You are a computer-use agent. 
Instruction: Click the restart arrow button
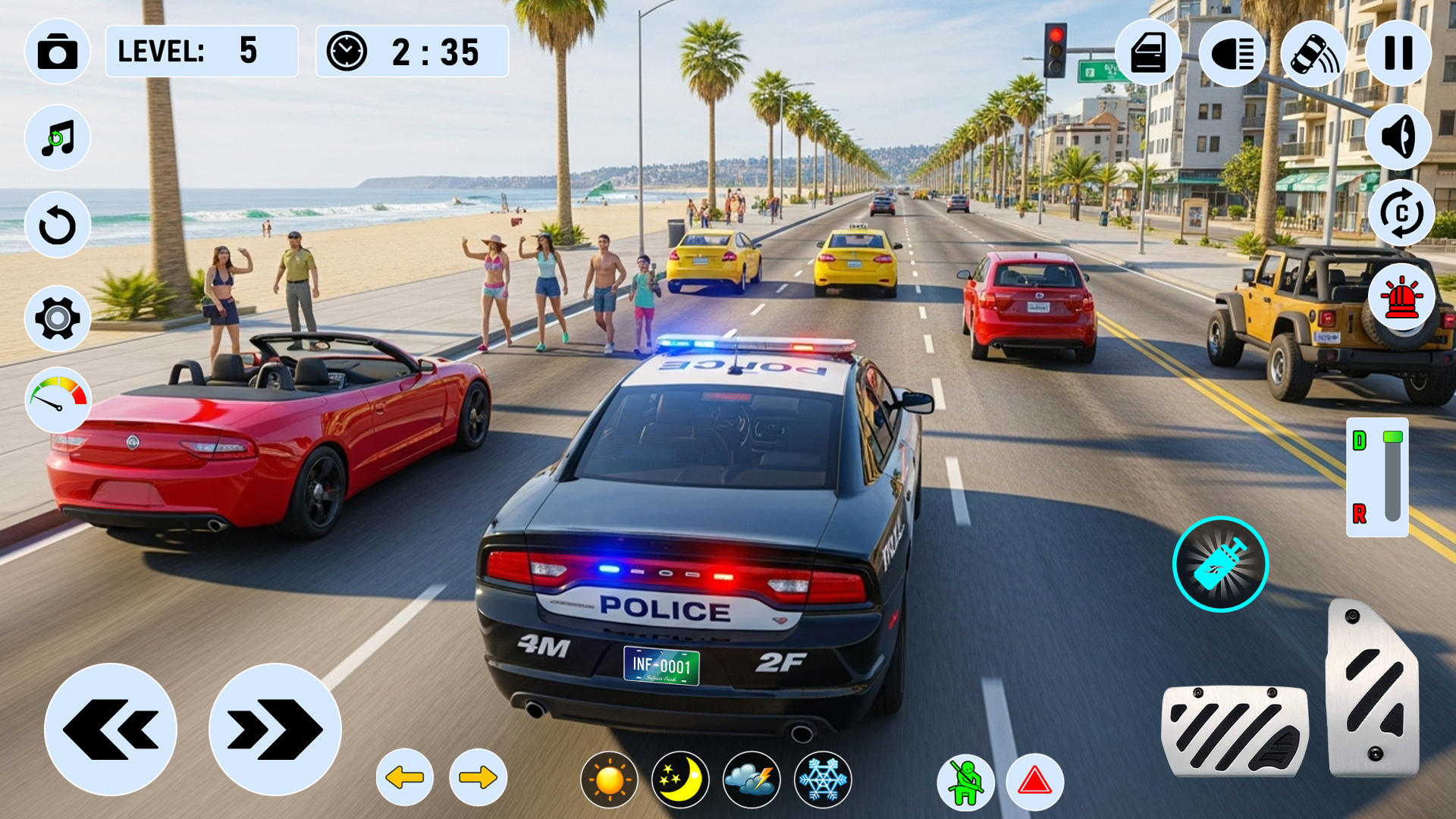(58, 225)
